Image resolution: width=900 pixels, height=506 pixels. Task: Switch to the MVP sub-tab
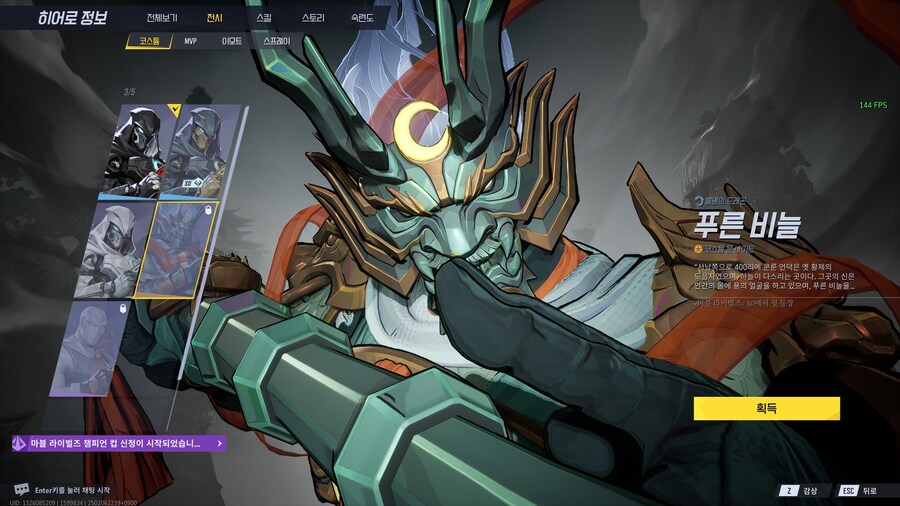[x=190, y=42]
